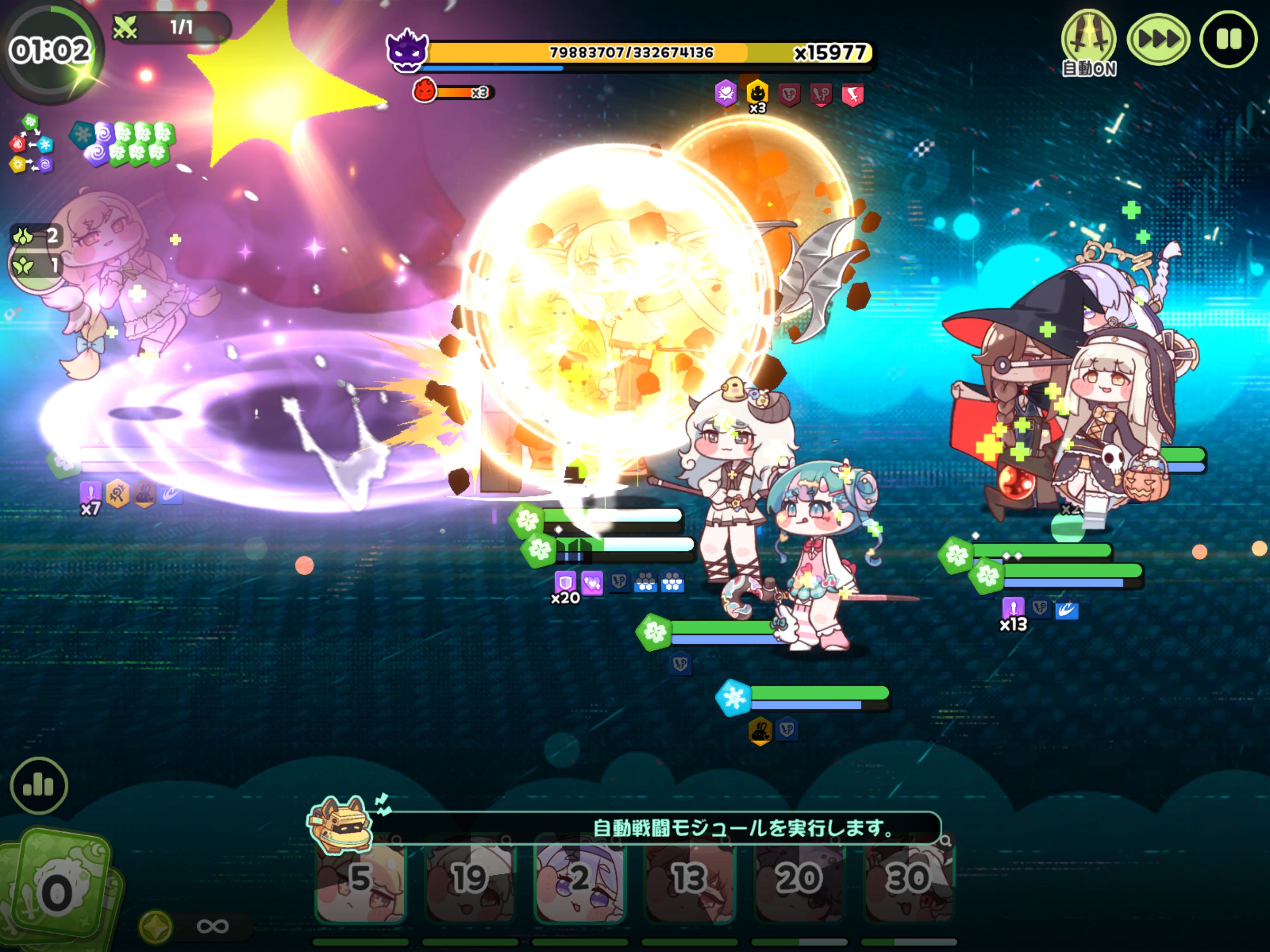Image resolution: width=1270 pixels, height=952 pixels.
Task: Show the element affinity cycle chart
Action: coord(31,144)
